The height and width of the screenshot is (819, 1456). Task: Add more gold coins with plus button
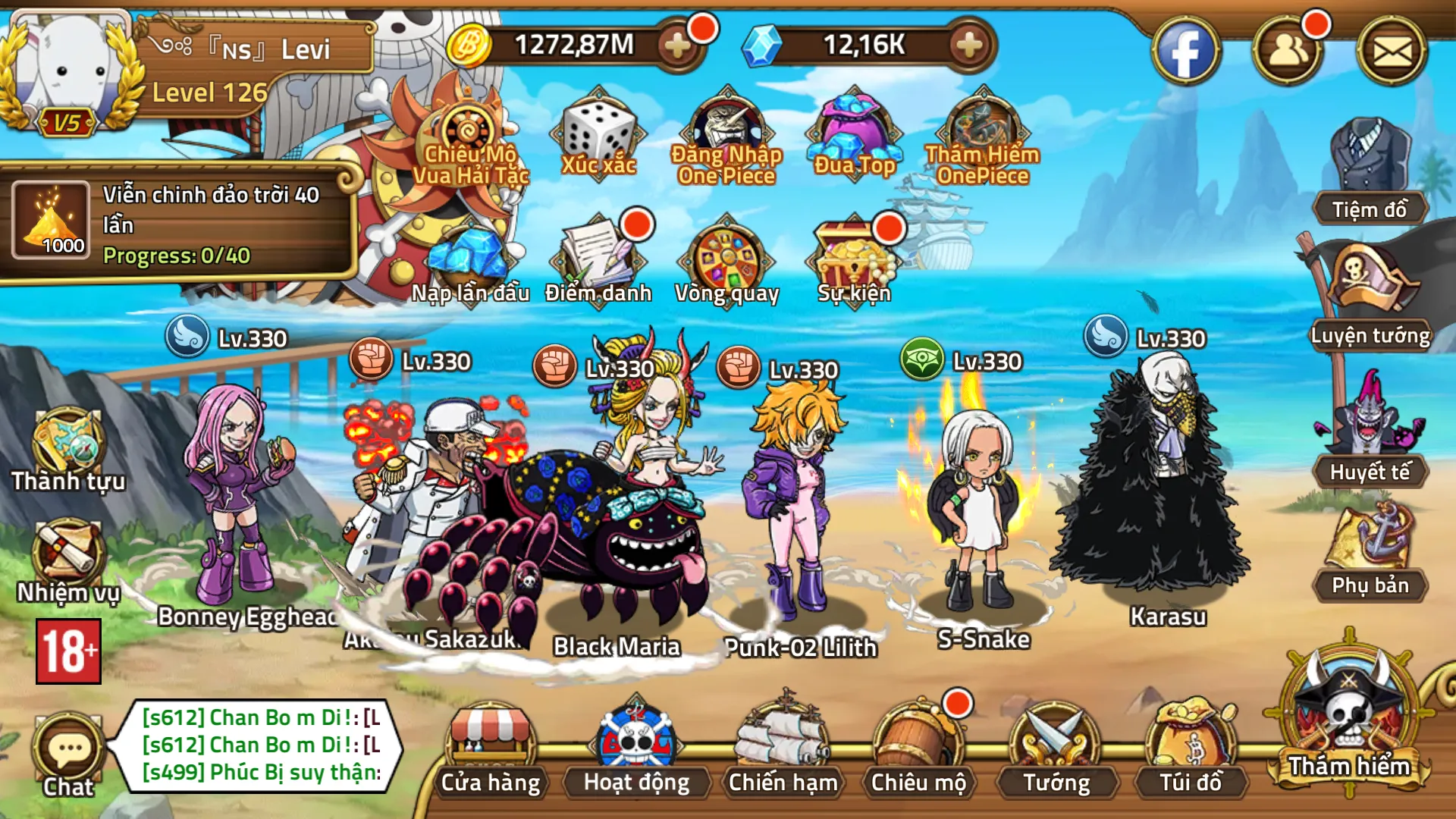(x=677, y=45)
